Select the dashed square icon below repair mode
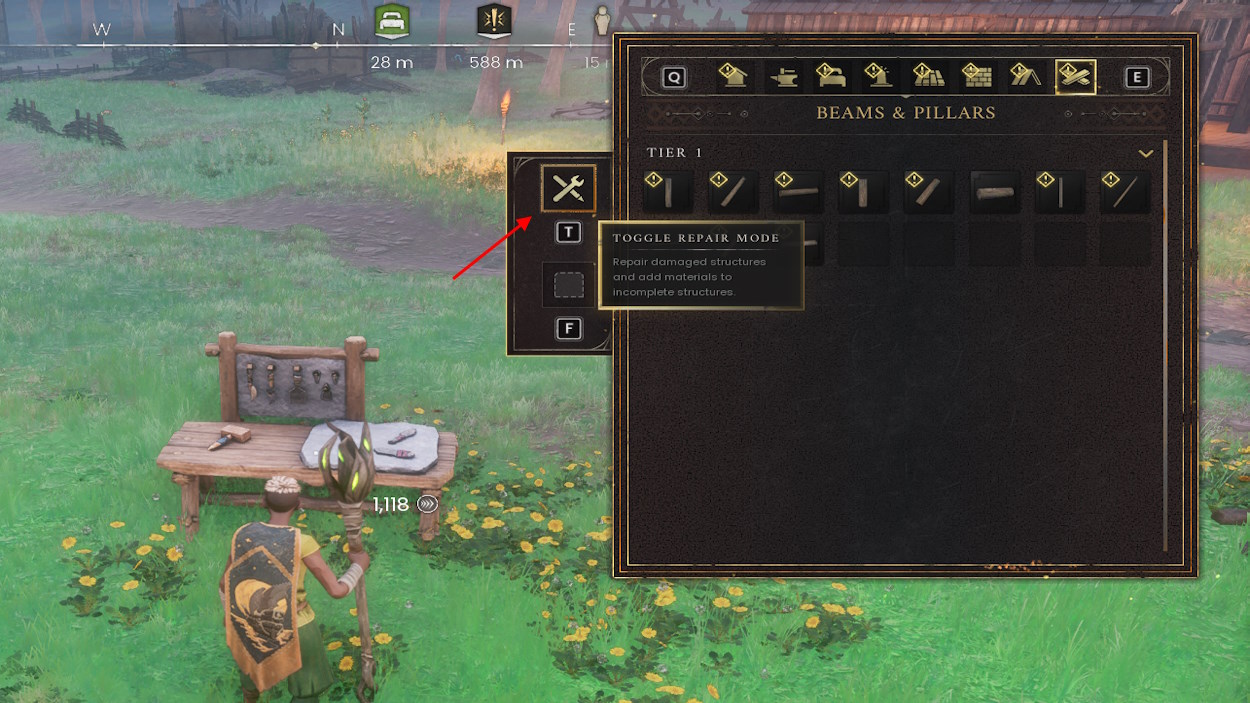Viewport: 1250px width, 703px height. click(568, 285)
